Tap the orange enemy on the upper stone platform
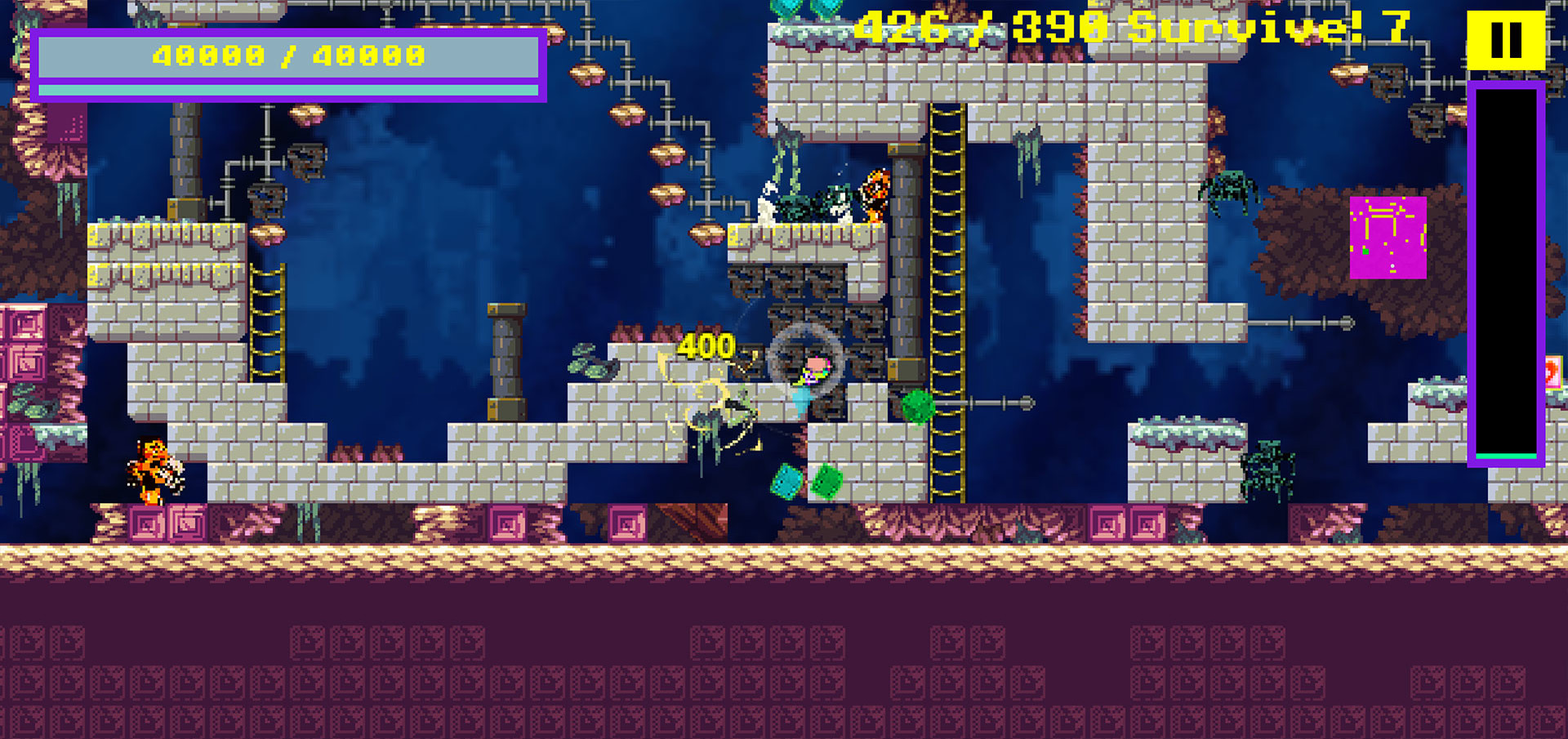This screenshot has width=1568, height=739. click(875, 196)
